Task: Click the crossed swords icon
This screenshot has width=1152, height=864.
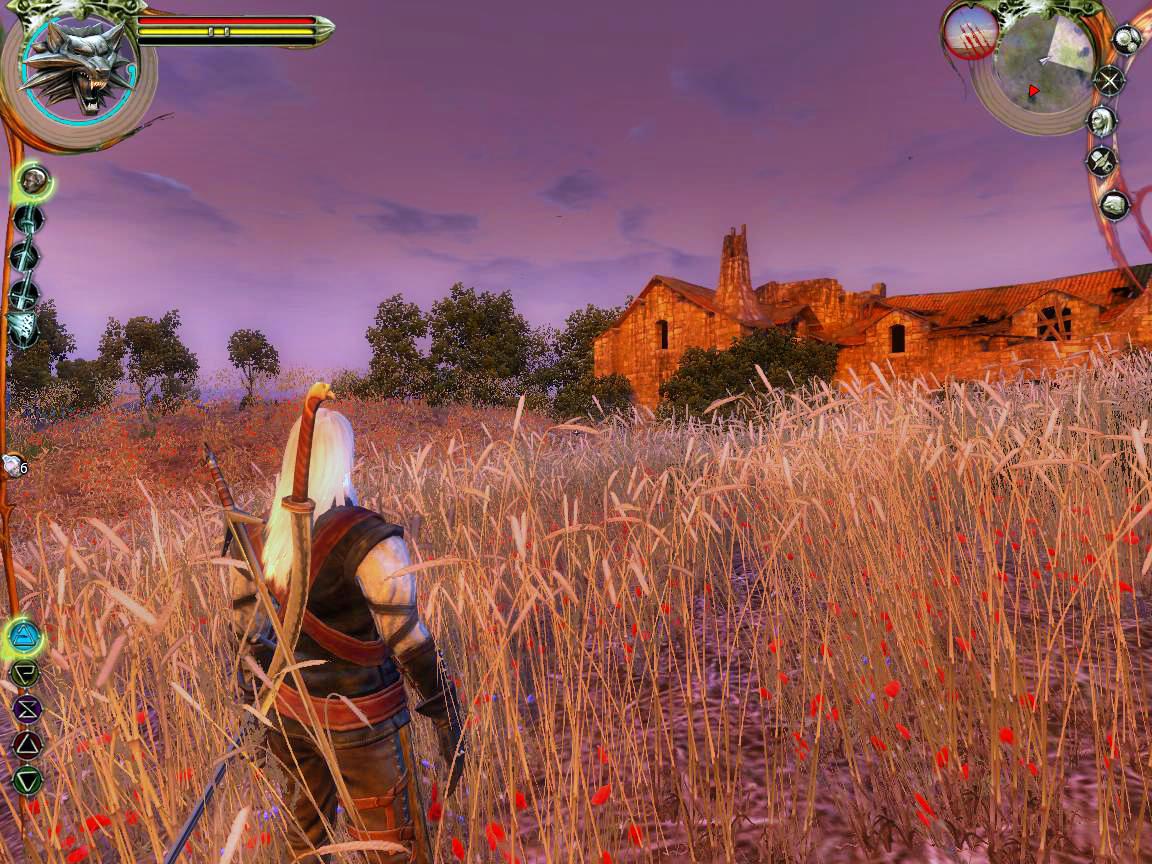Action: point(1109,80)
